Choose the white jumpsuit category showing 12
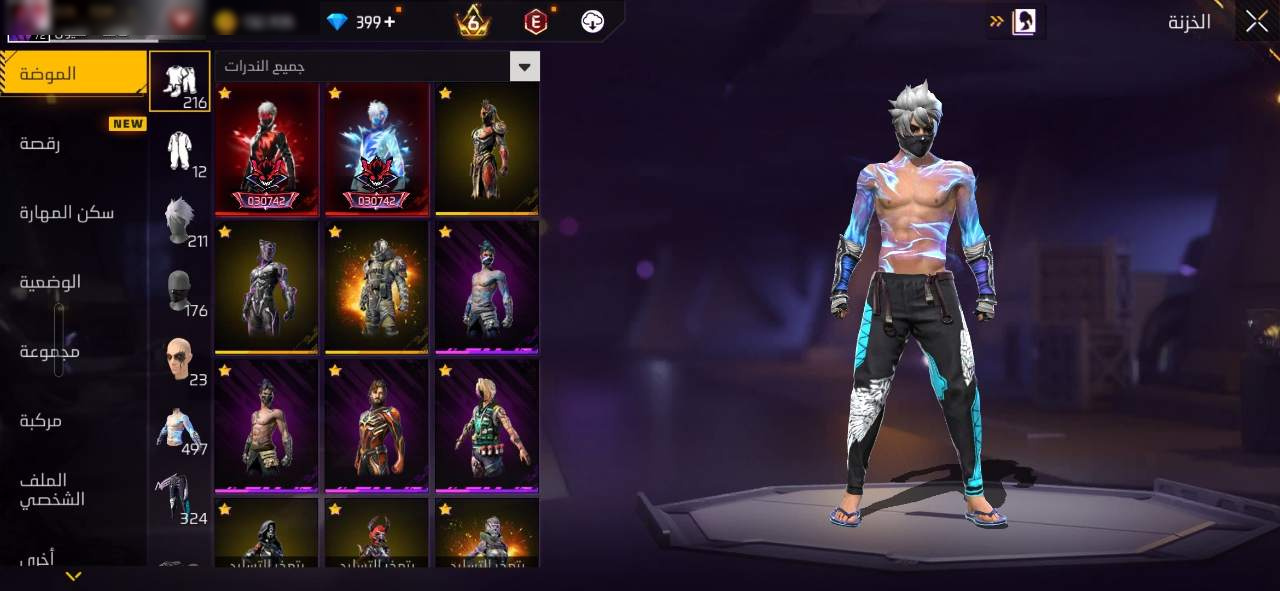The image size is (1280, 591). [180, 151]
